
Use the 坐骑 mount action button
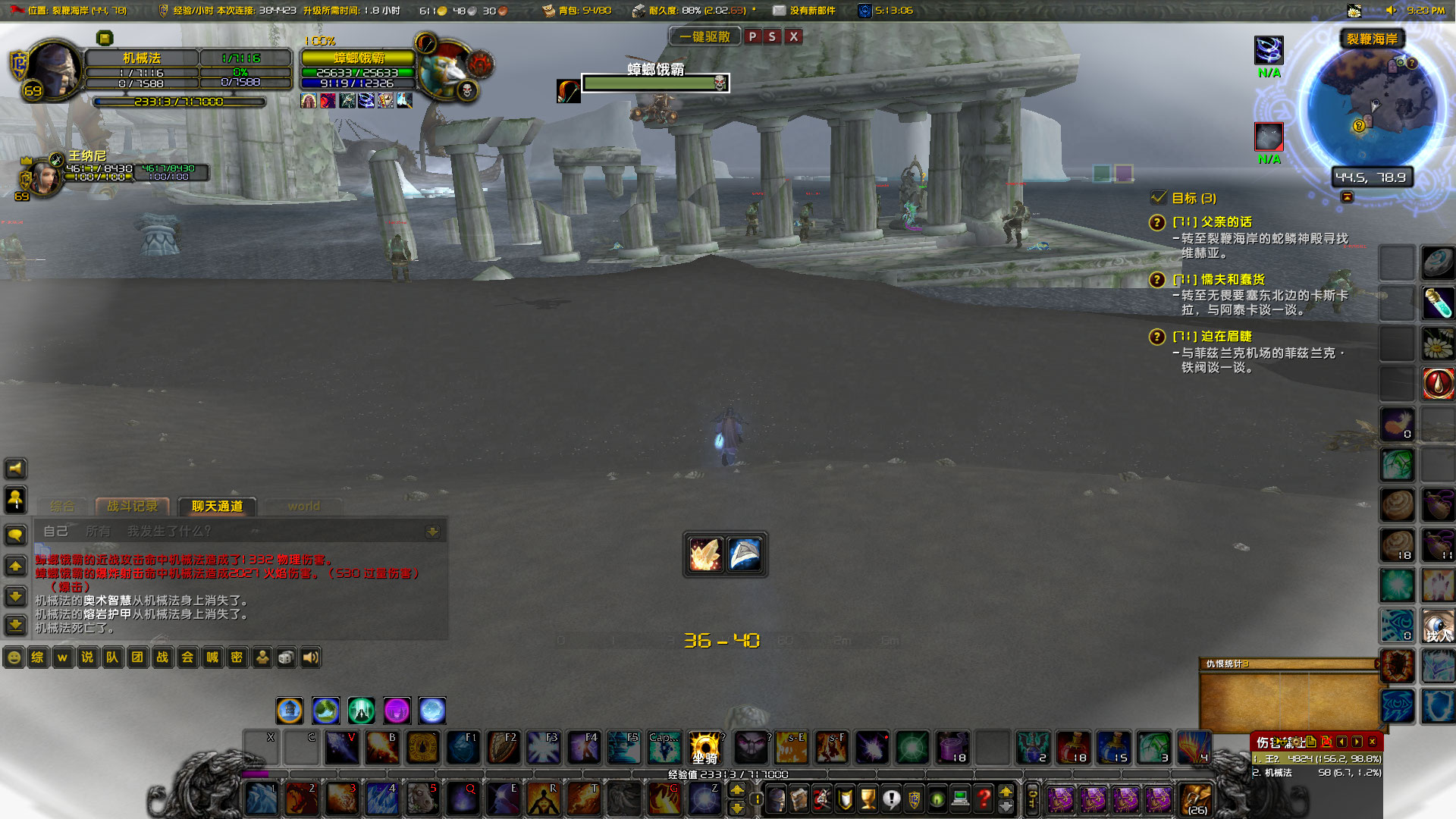704,748
